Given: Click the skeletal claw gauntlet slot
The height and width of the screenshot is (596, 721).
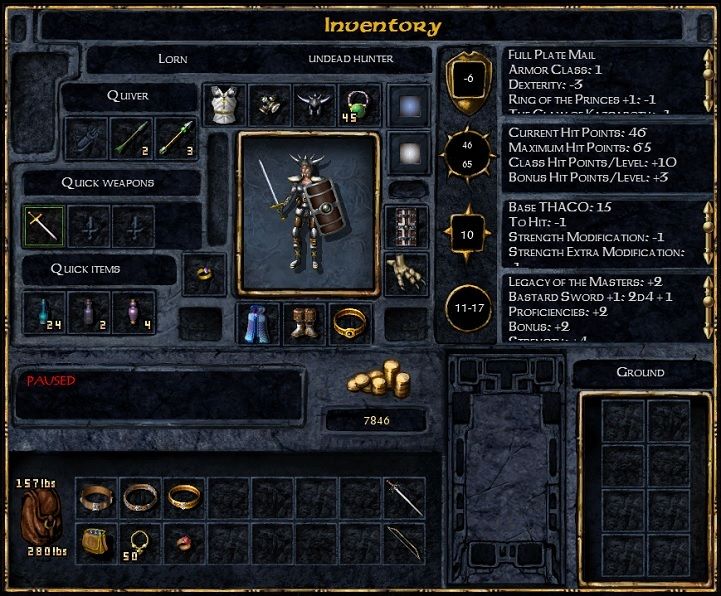Looking at the screenshot, I should 407,270.
